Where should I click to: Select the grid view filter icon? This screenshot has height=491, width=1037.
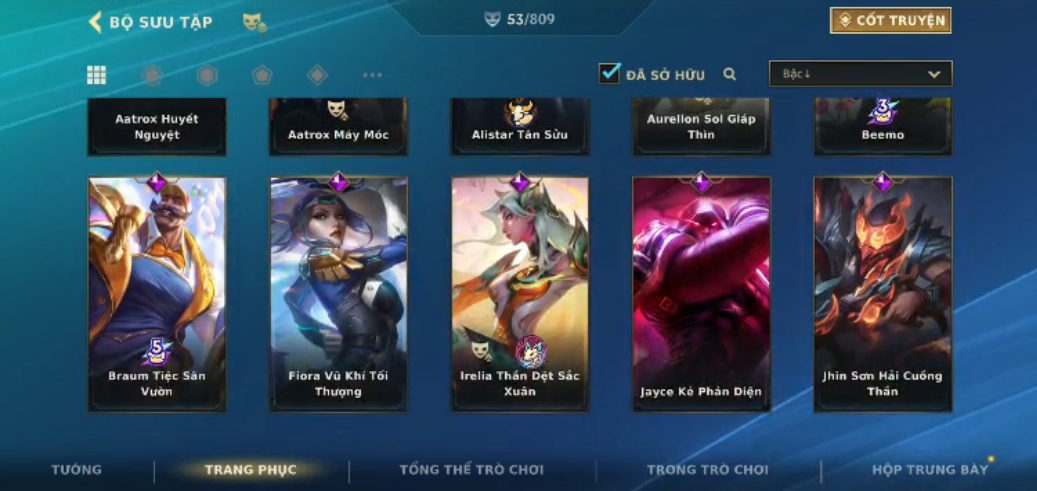(96, 75)
